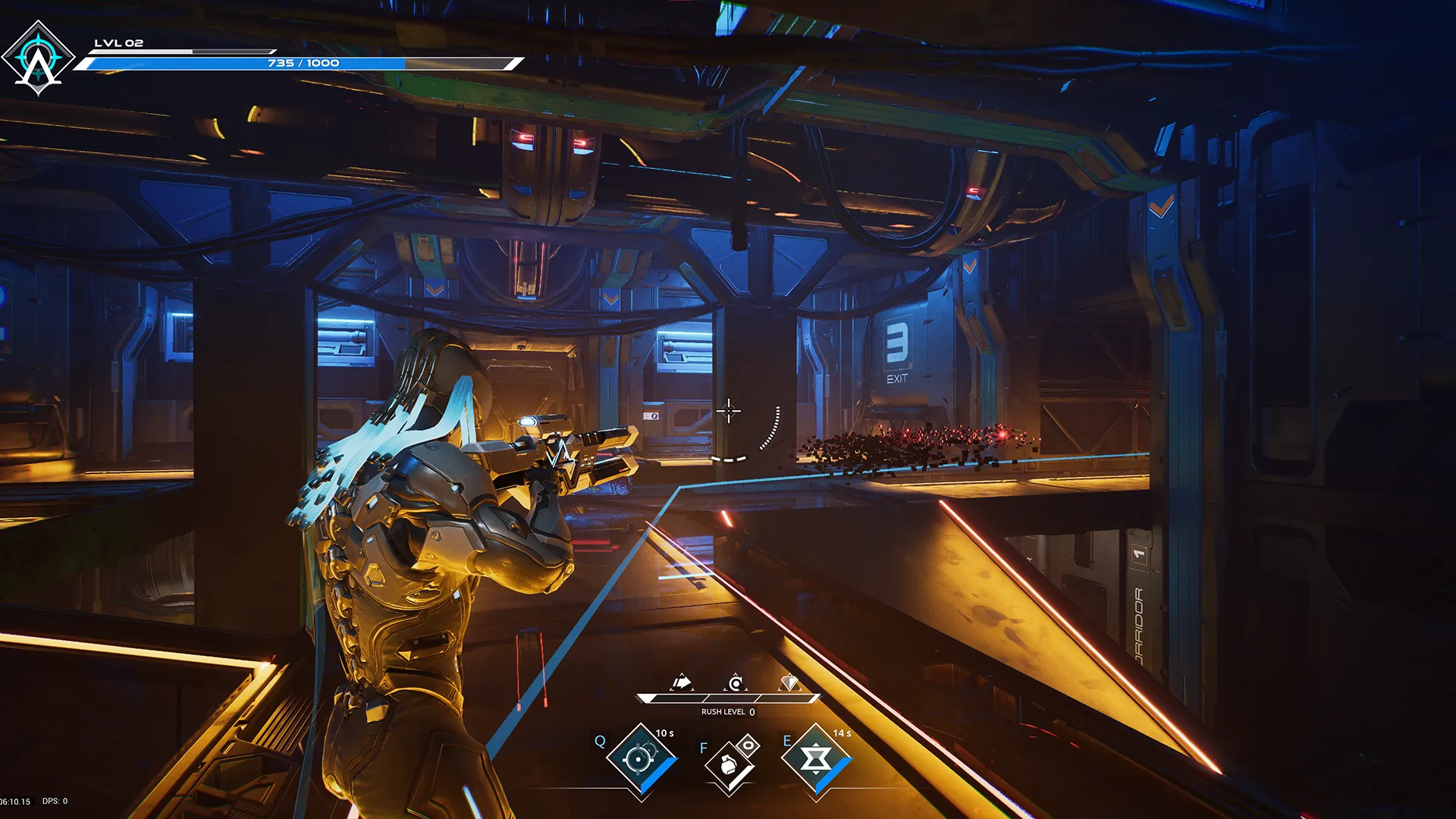Click the circular aim icon above Rush bar

click(734, 682)
